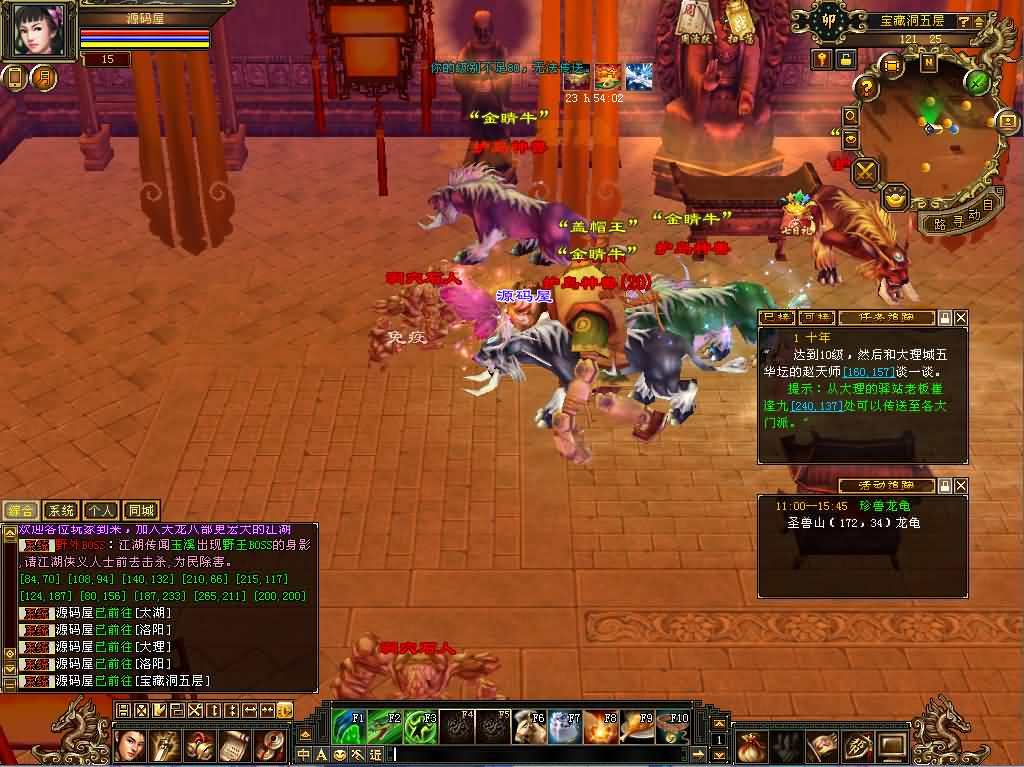Switch to the 系统 chat tab

62,510
